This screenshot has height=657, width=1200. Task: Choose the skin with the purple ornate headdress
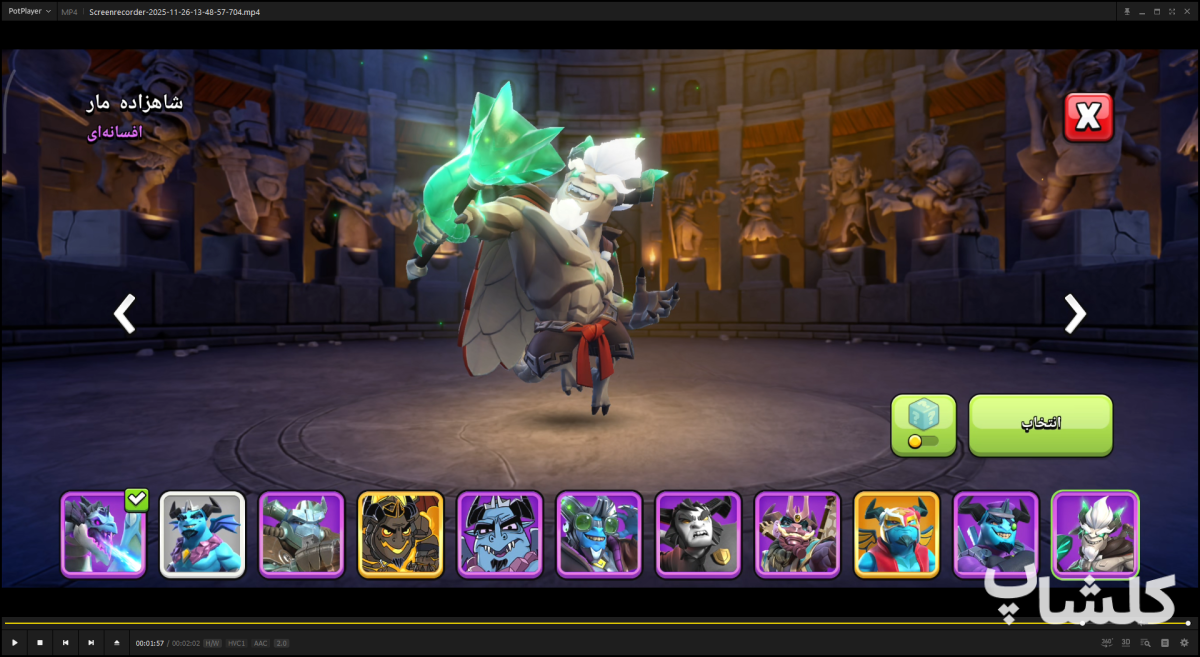coord(797,534)
